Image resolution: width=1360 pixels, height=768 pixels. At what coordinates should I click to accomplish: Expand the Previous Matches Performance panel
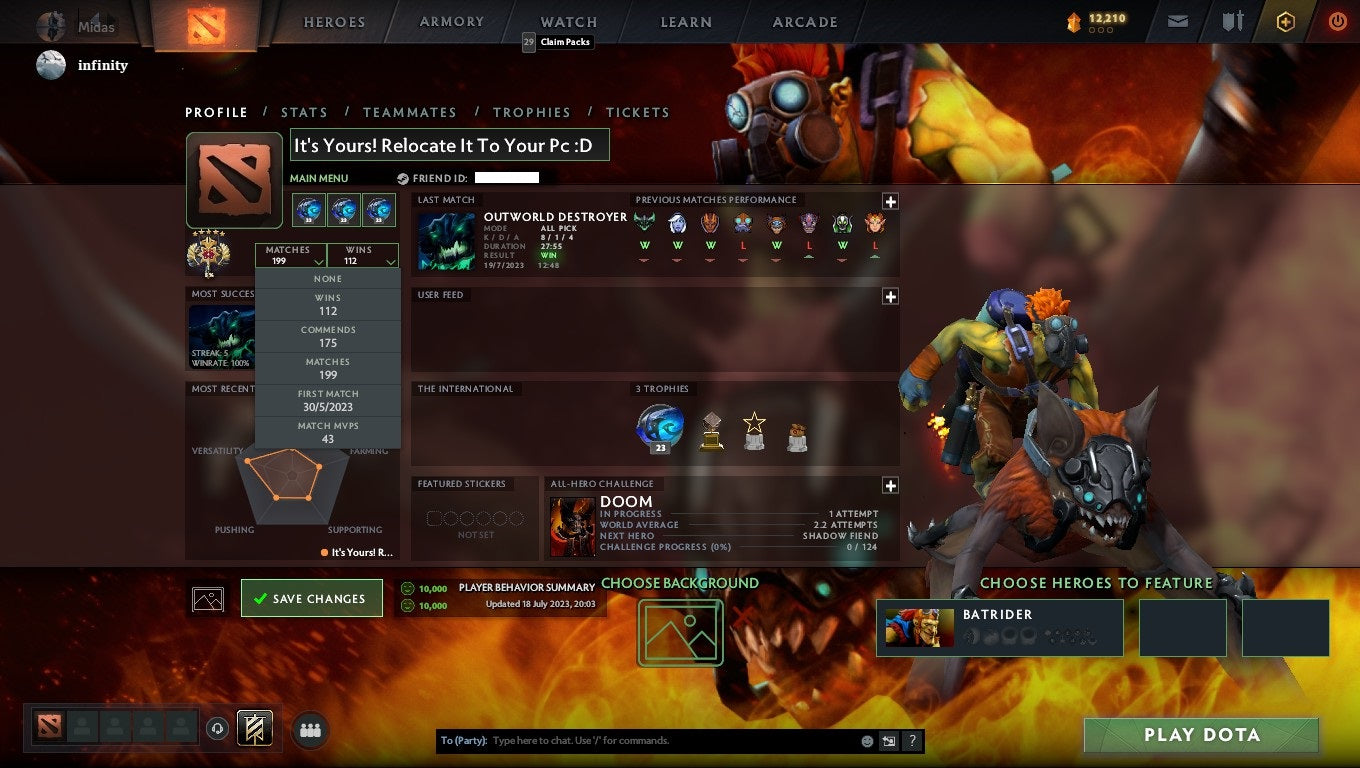(889, 199)
